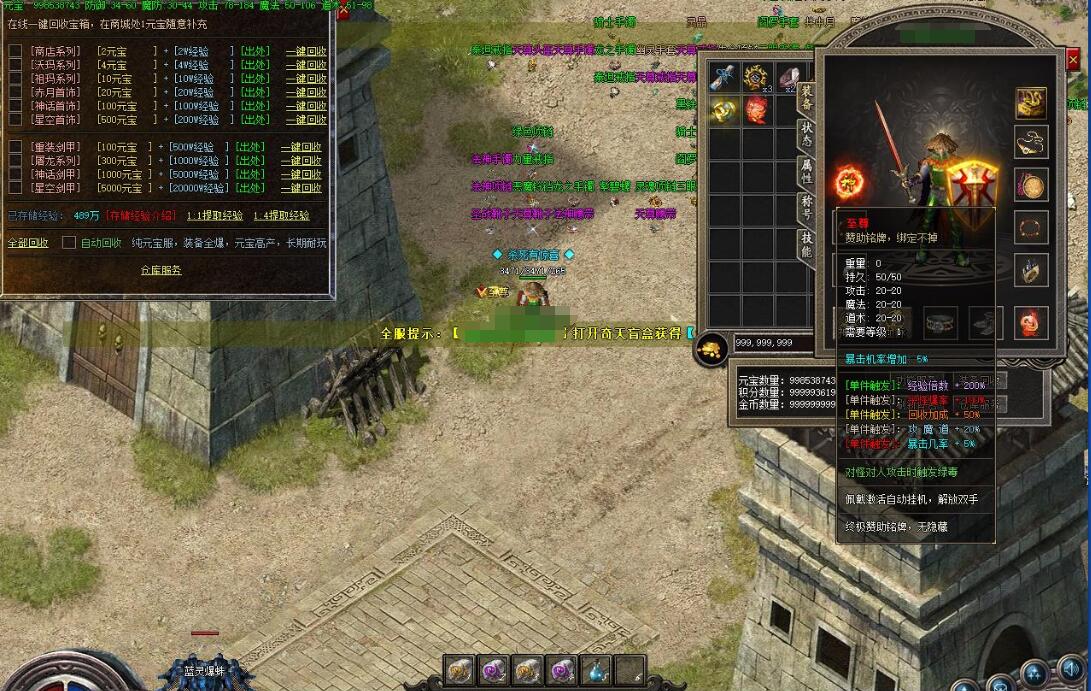Open the 属性 attributes tab
Image resolution: width=1091 pixels, height=691 pixels.
pos(805,170)
